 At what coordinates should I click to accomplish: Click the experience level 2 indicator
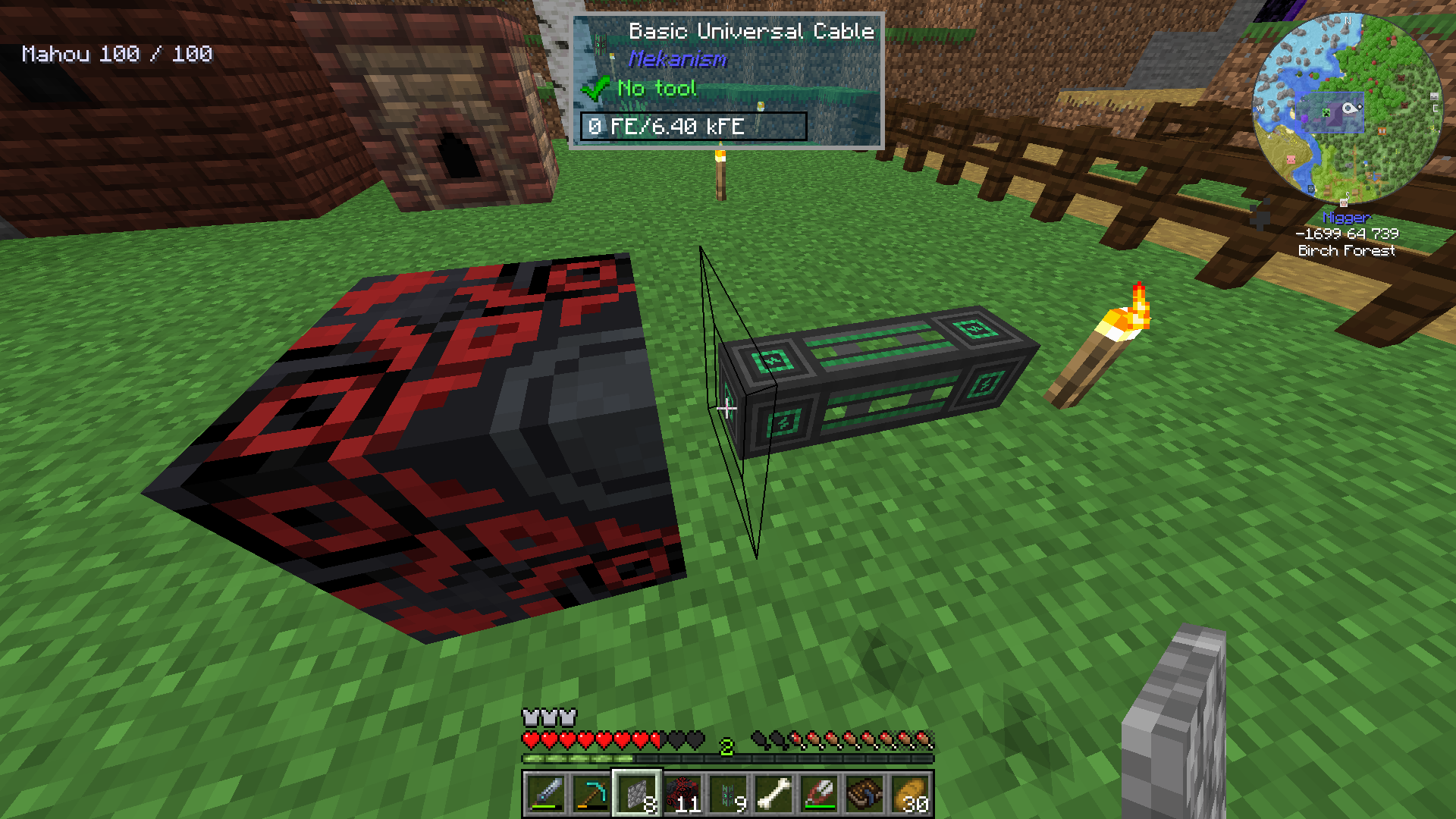727,745
